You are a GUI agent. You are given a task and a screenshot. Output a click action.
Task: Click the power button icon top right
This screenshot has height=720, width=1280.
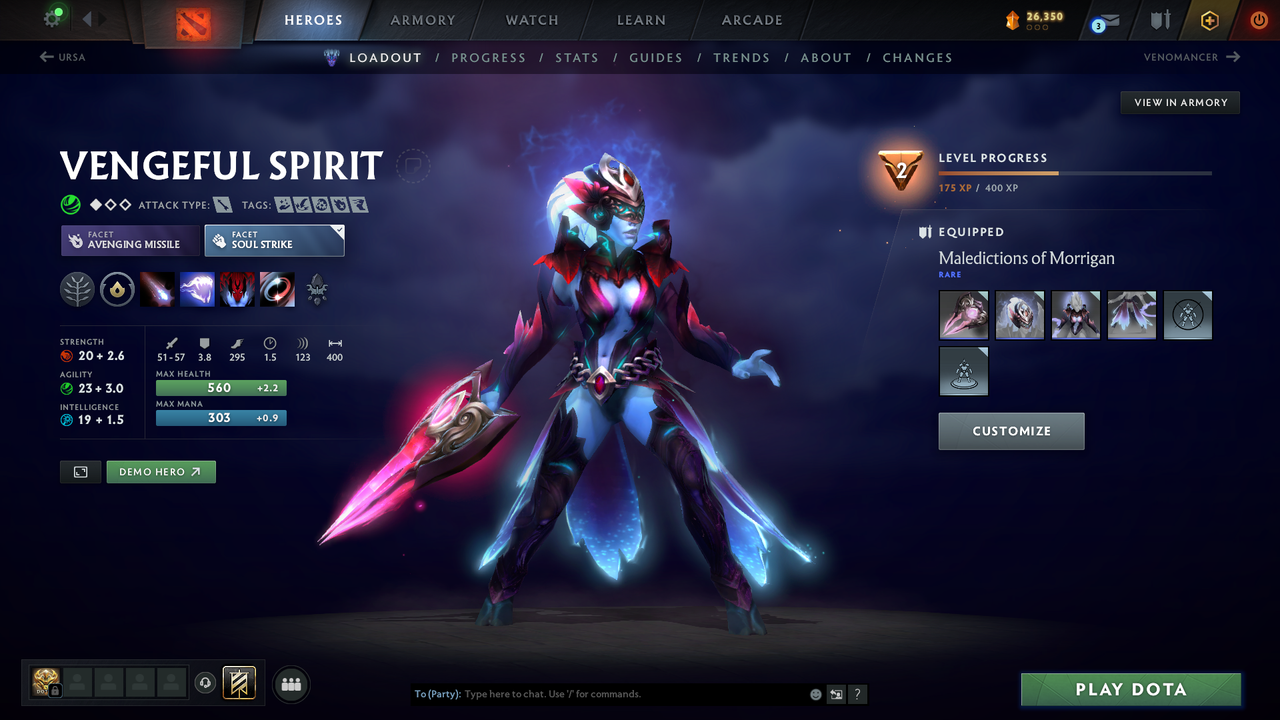pos(1258,20)
